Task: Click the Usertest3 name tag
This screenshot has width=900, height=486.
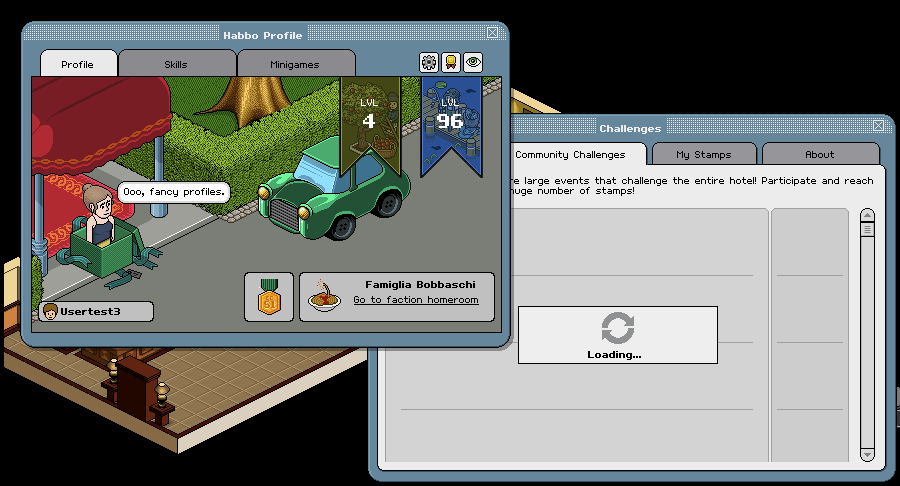Action: pos(97,311)
